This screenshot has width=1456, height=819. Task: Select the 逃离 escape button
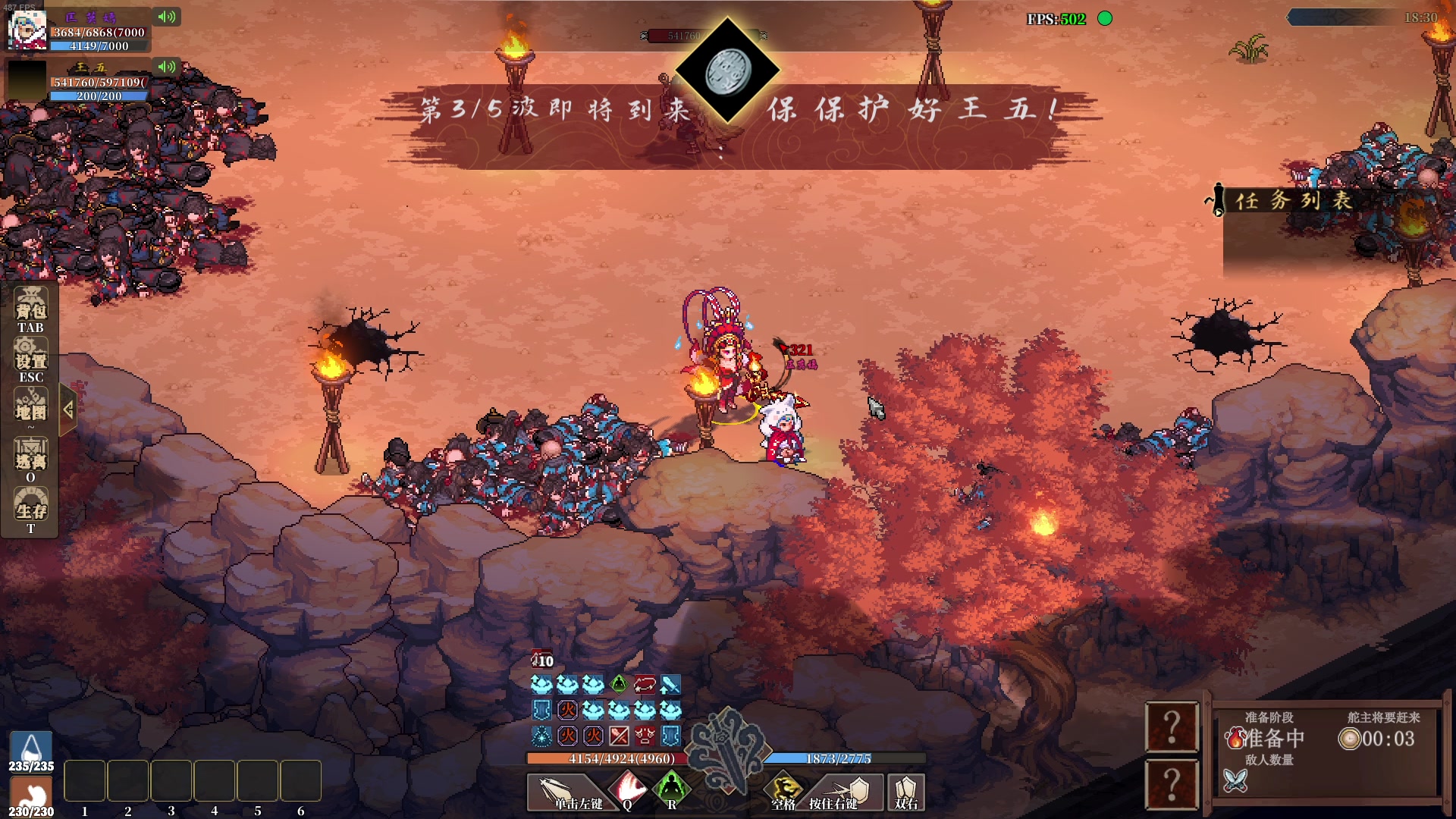(30, 456)
